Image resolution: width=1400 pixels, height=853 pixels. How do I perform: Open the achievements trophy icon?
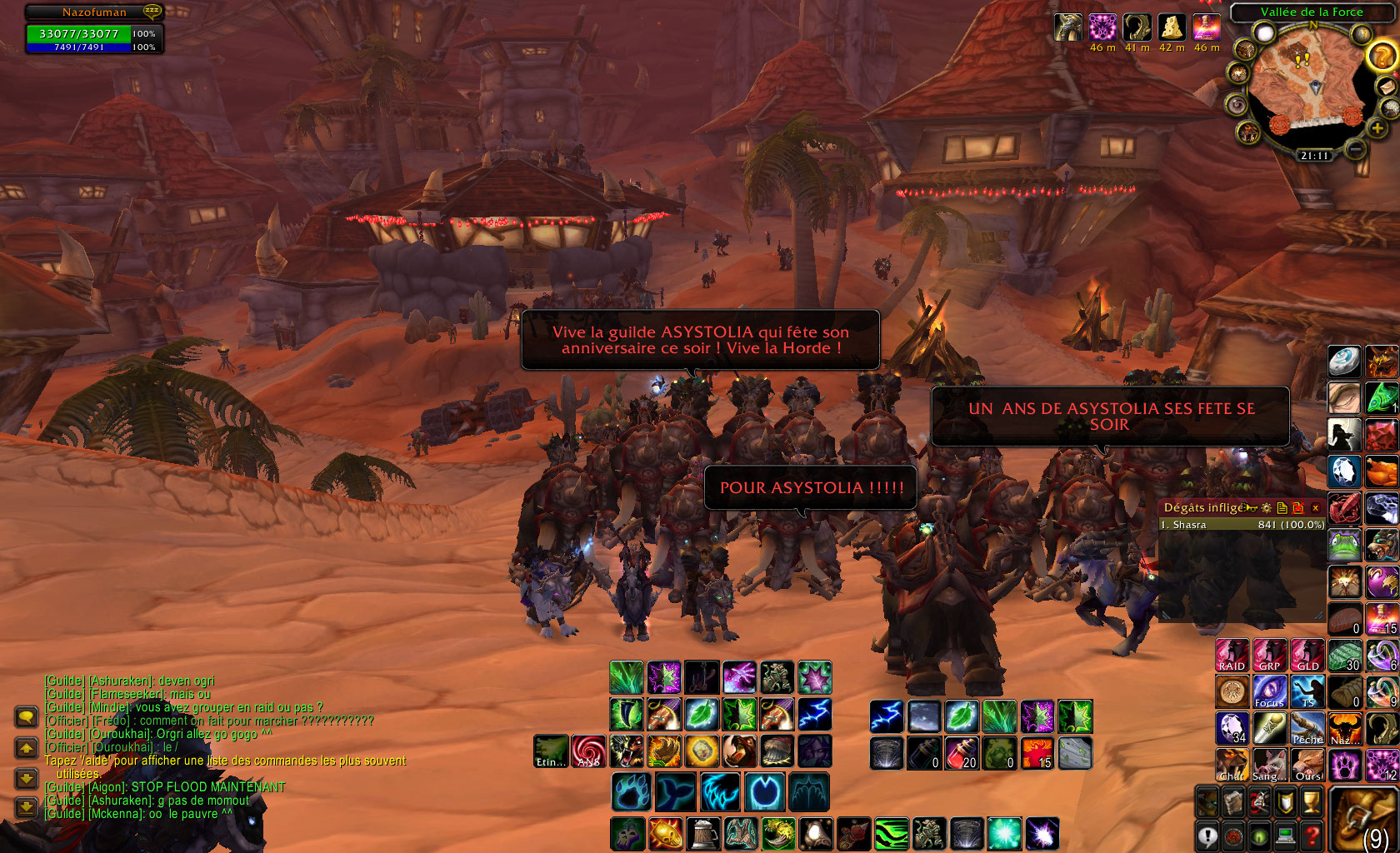point(1312,803)
